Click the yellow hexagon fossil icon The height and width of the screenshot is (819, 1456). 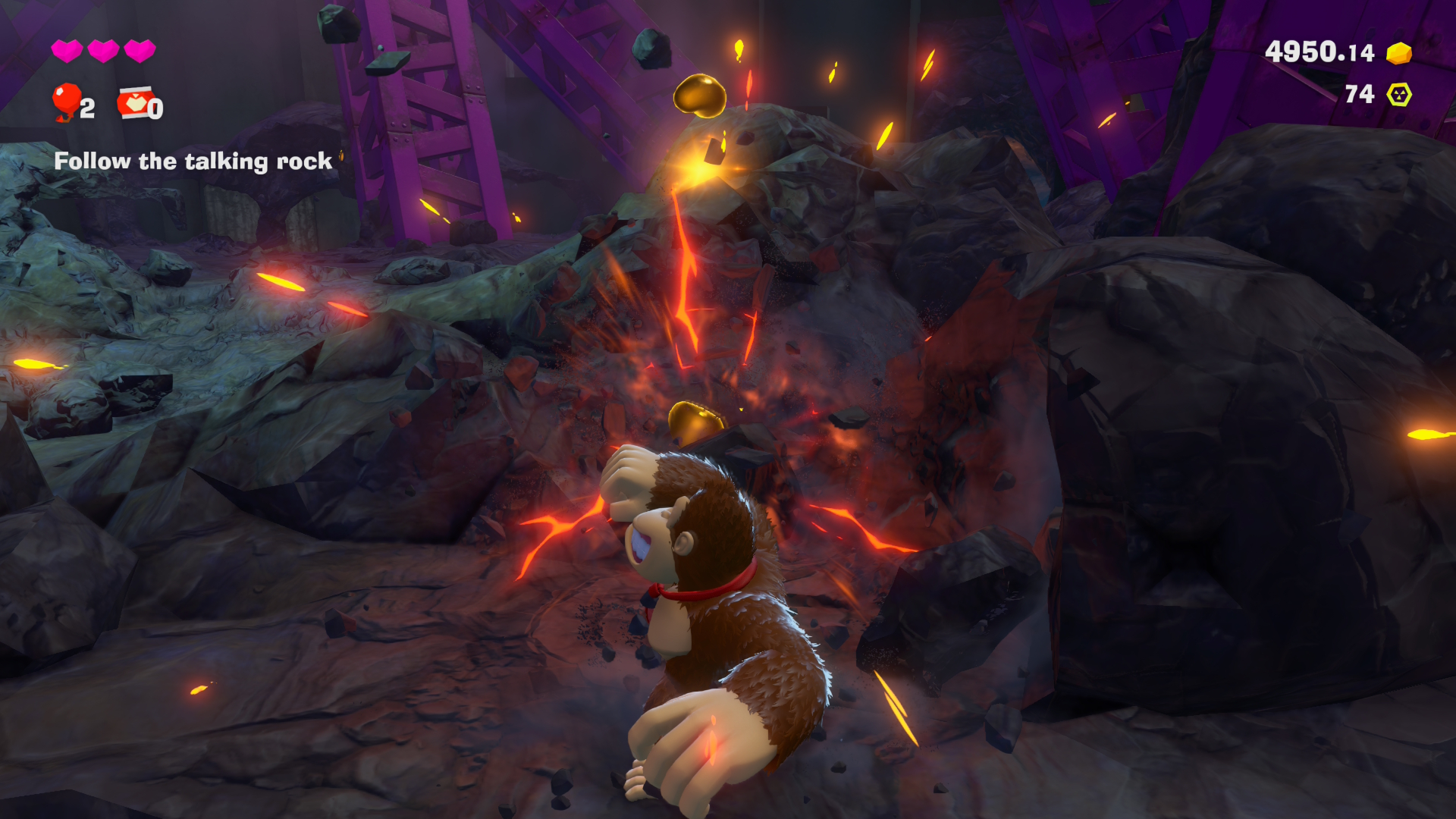1399,95
